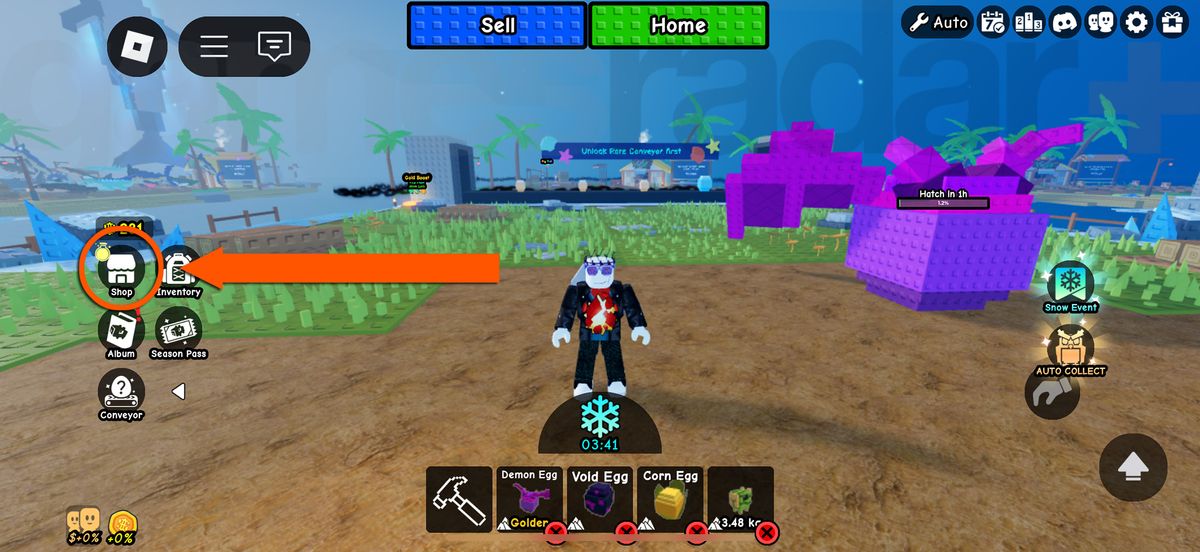This screenshot has width=1200, height=552.
Task: Activate Auto Collect
Action: pos(1070,350)
